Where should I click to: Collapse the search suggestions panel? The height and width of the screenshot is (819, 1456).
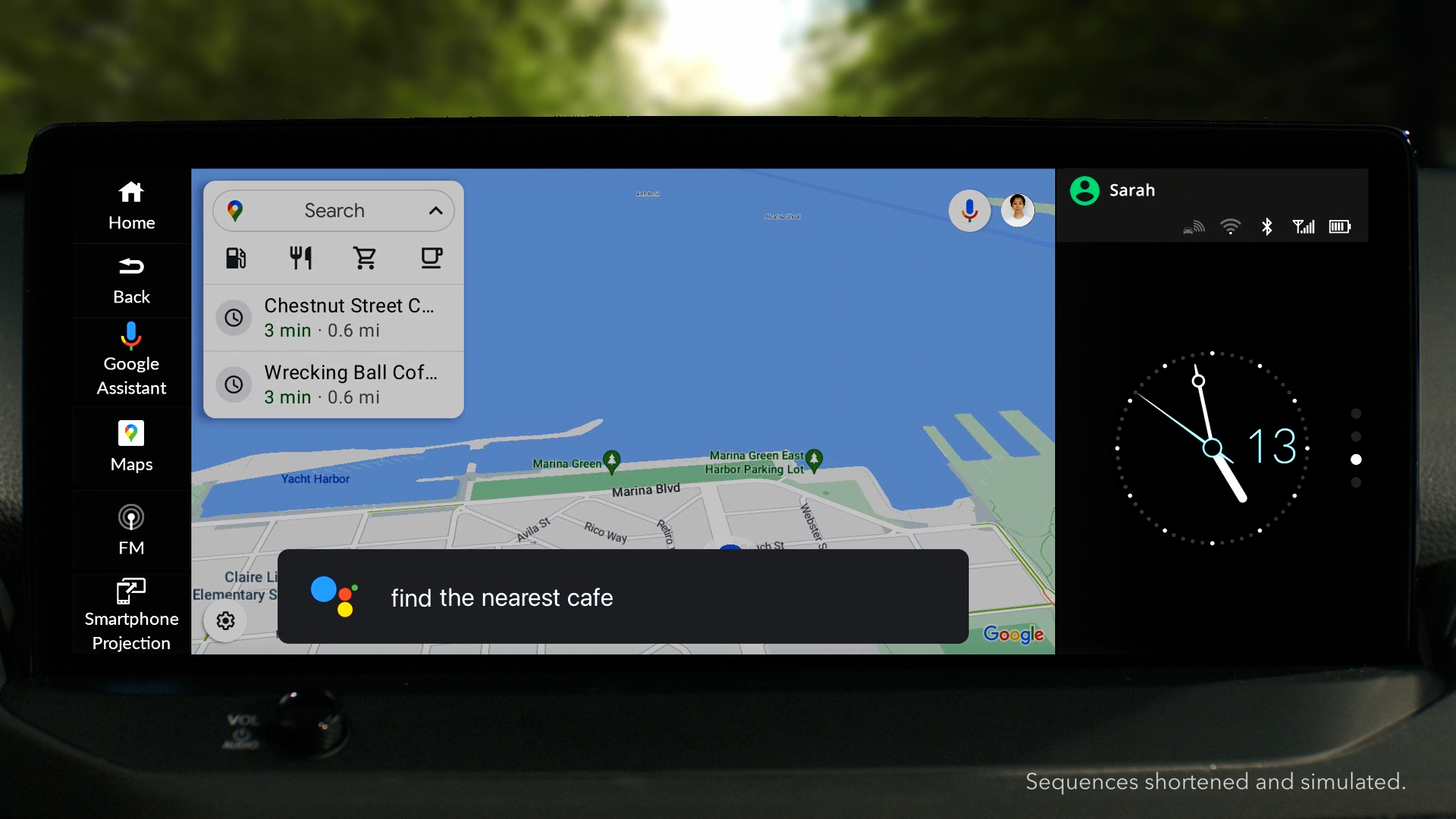[436, 210]
